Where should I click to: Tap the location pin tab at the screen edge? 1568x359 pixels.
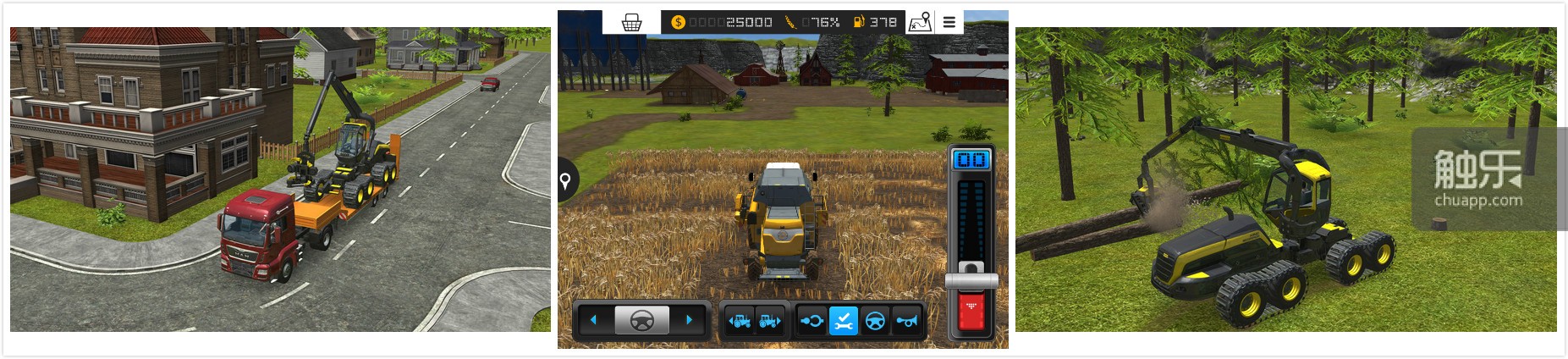coord(566,179)
